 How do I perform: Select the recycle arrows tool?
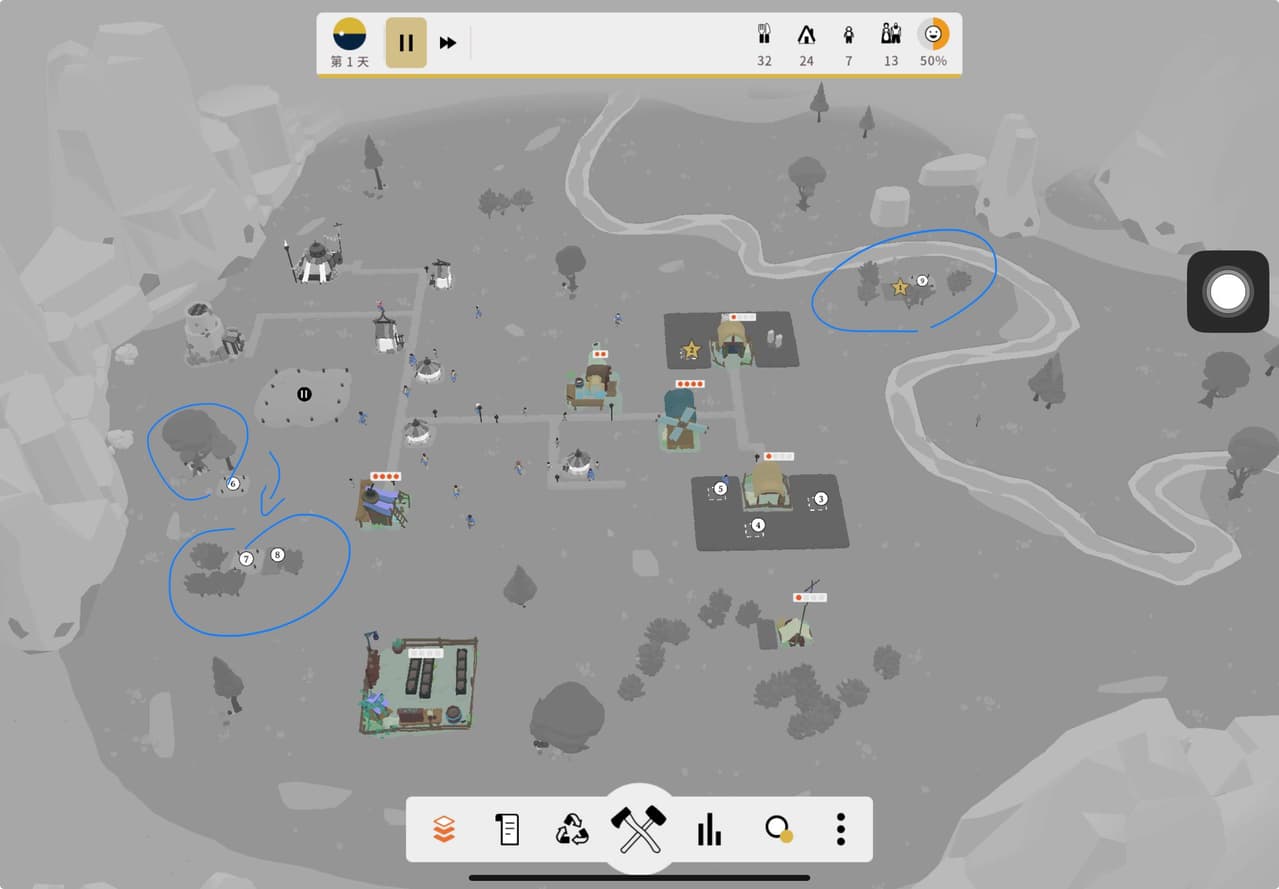[573, 829]
